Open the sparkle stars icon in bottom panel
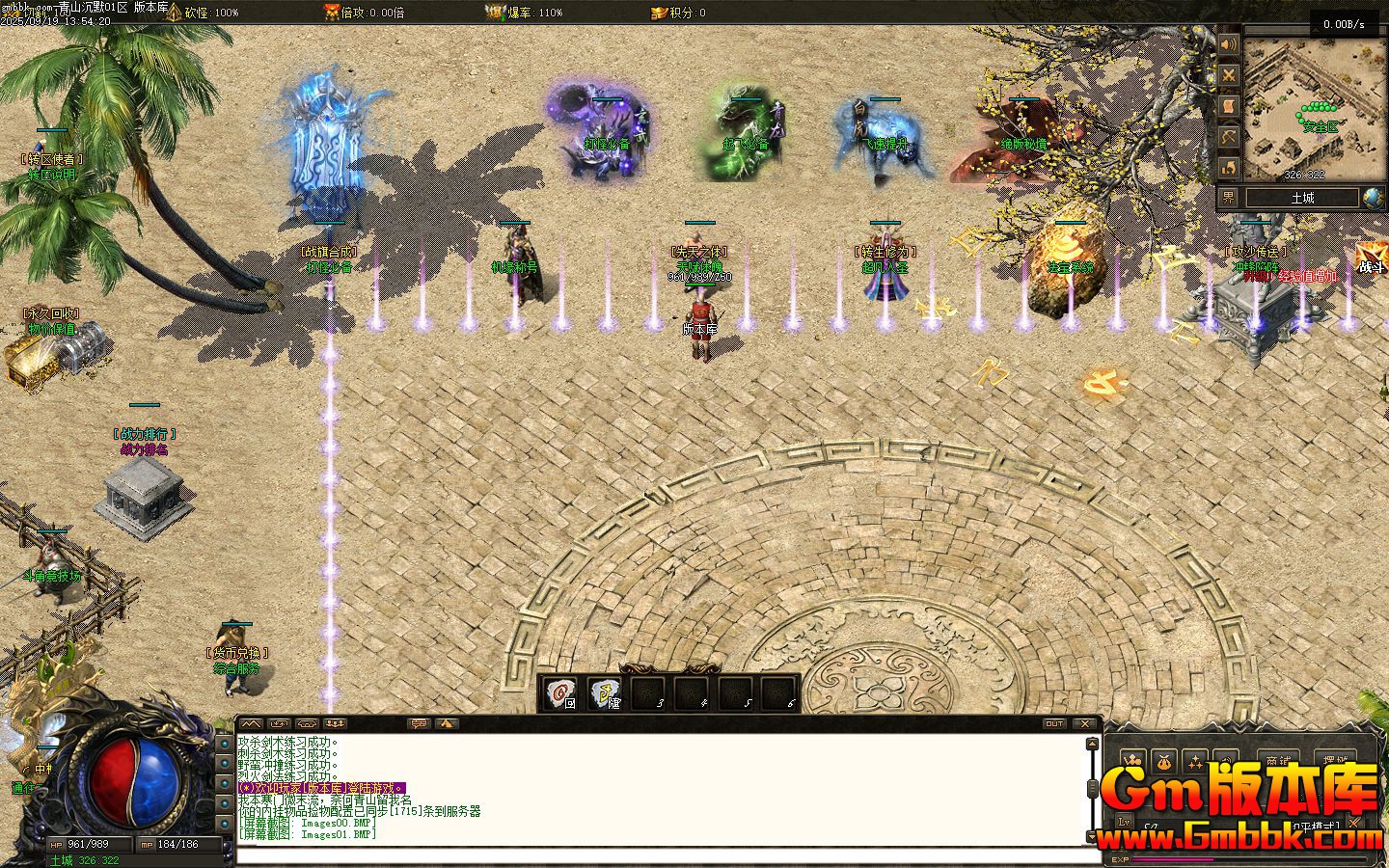 pos(1196,761)
